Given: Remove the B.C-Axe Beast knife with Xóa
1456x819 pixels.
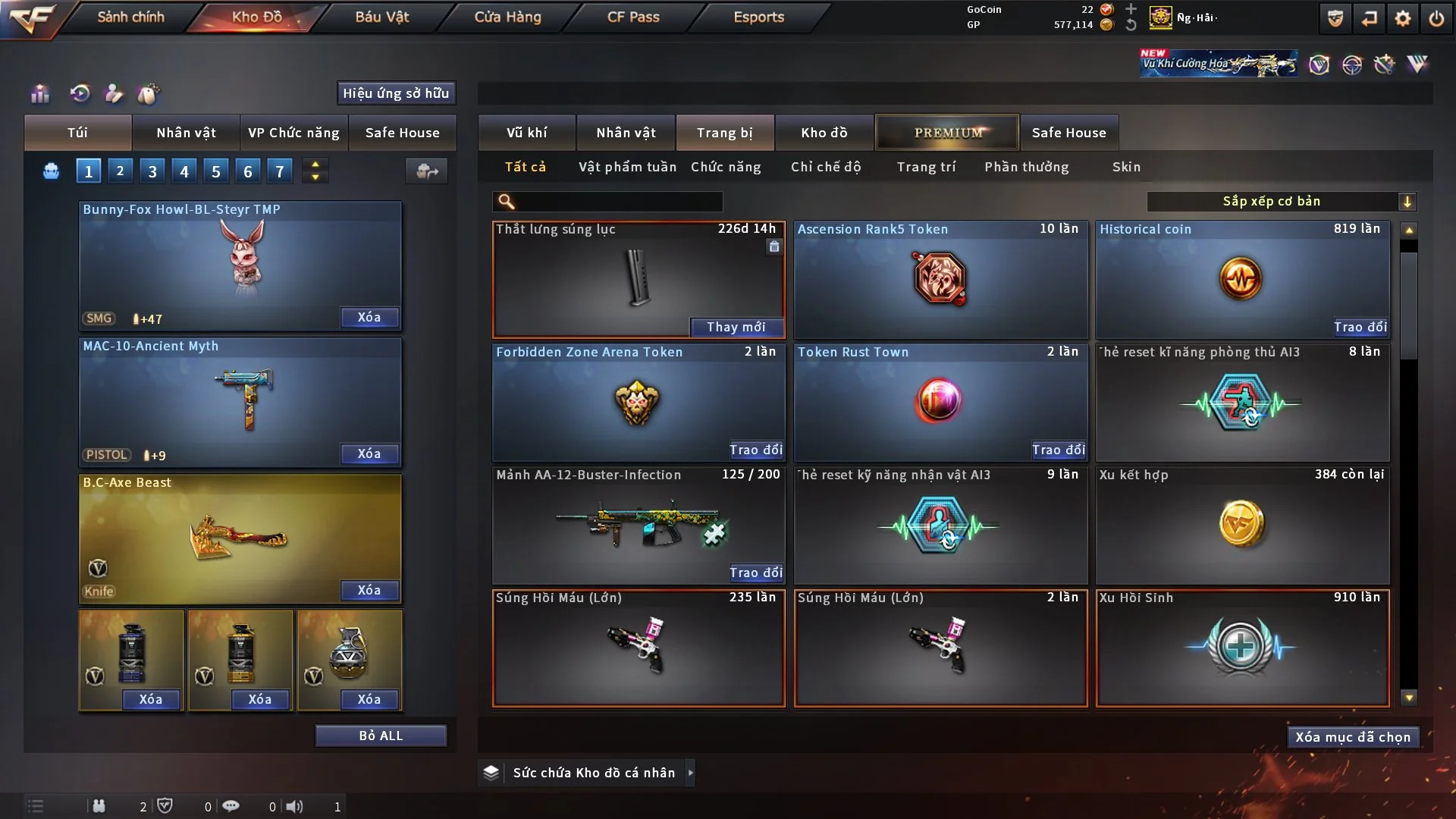Looking at the screenshot, I should (x=369, y=591).
